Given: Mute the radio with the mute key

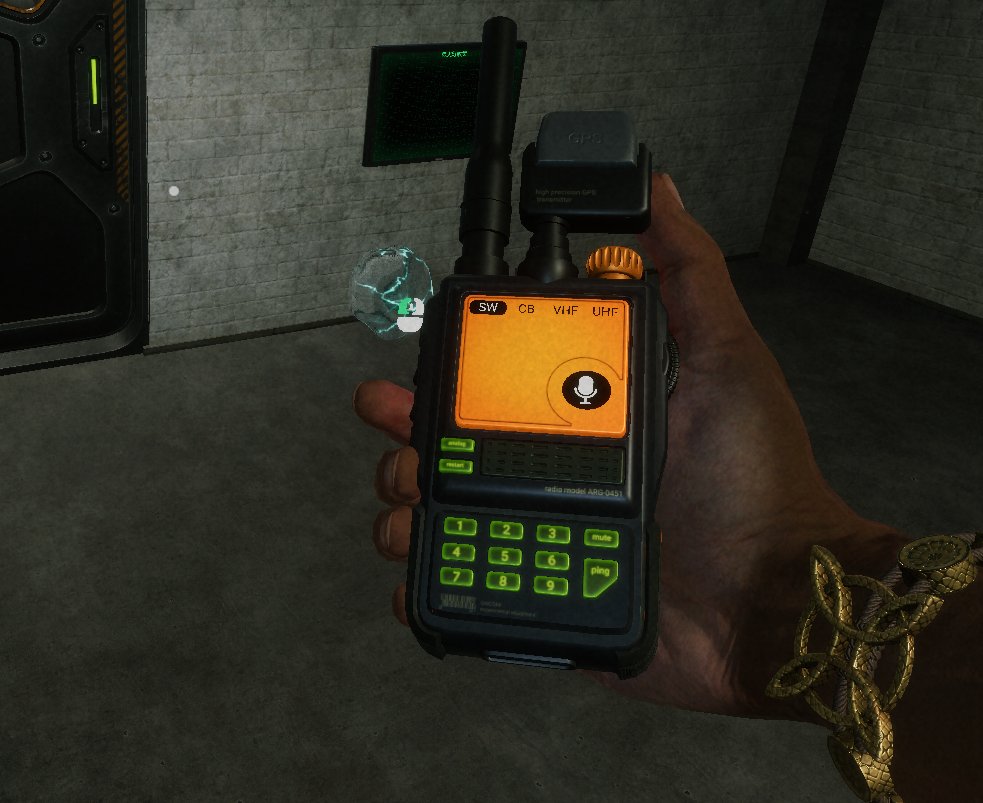Looking at the screenshot, I should (x=601, y=538).
